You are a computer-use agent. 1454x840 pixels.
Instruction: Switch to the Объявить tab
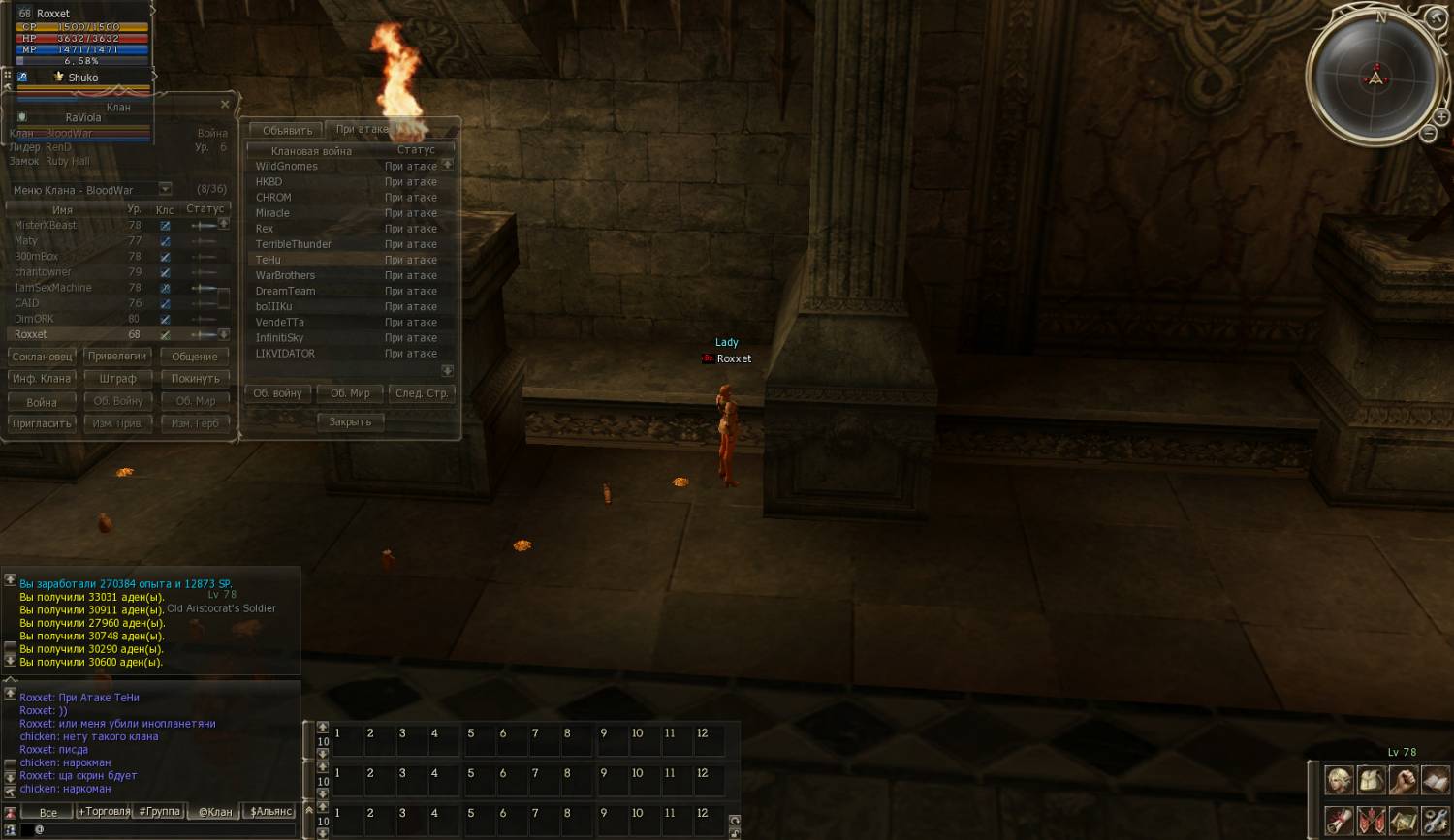click(287, 130)
